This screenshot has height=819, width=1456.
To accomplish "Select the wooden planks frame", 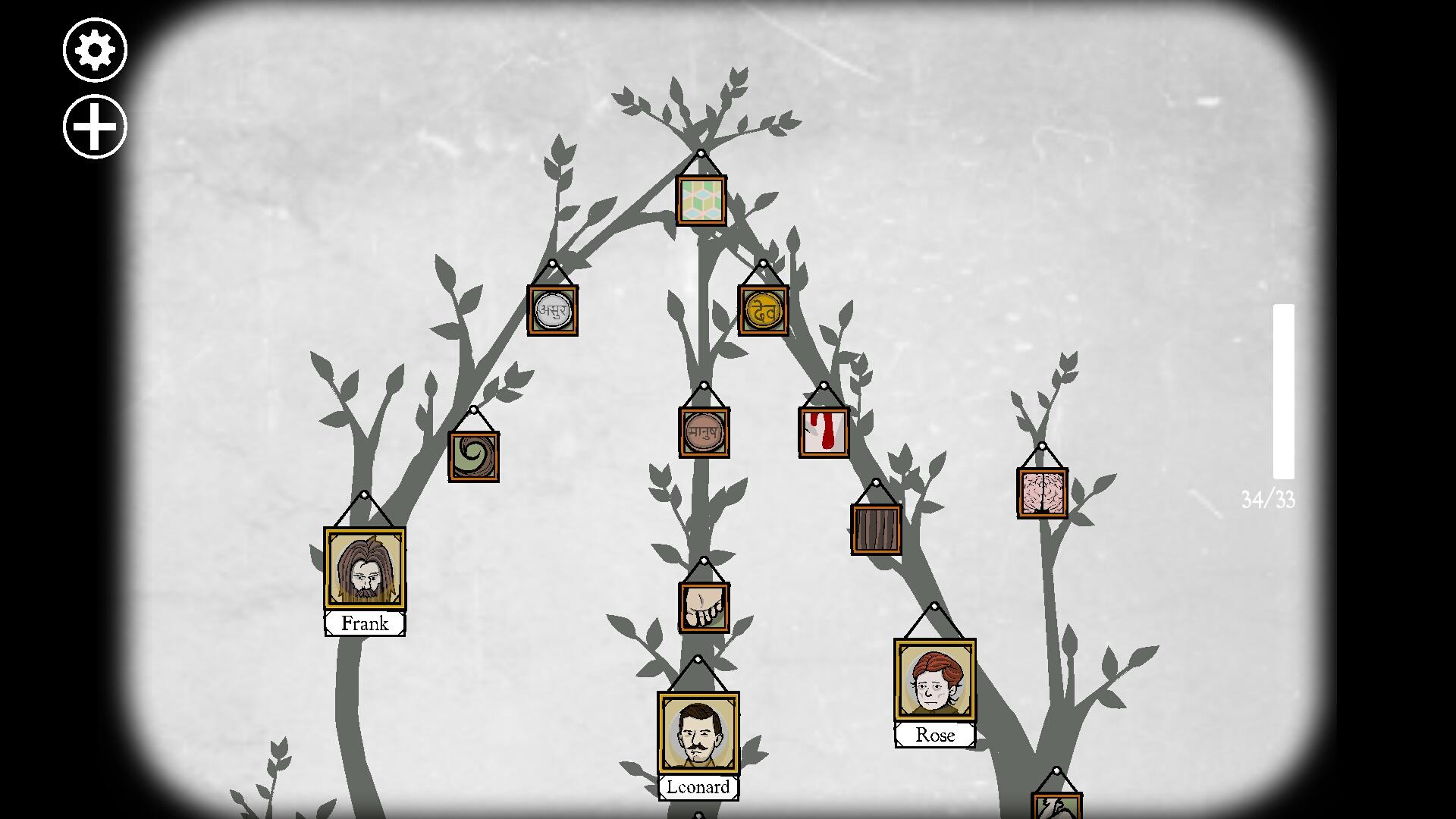I will click(x=876, y=531).
